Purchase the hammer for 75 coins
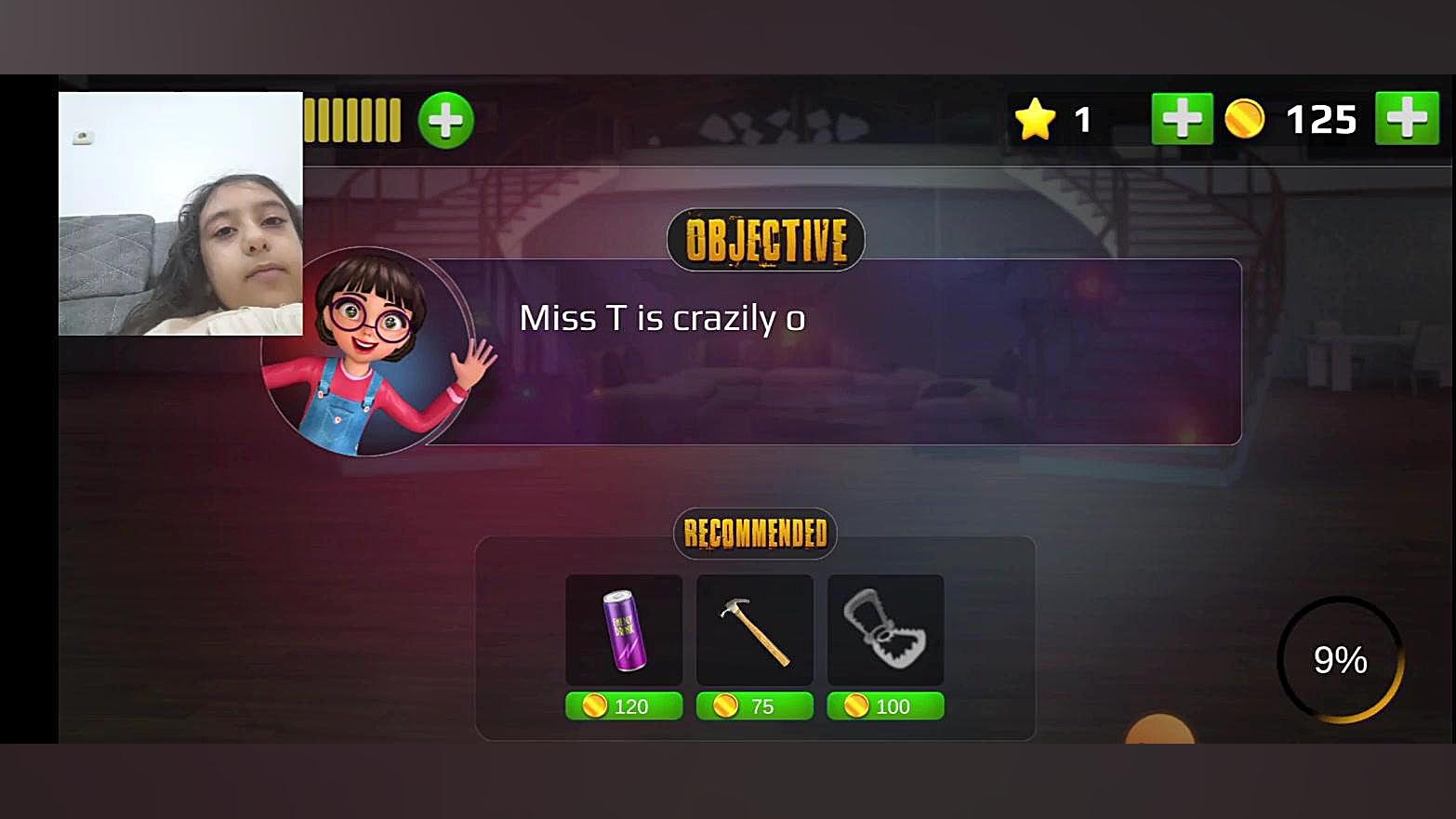This screenshot has width=1456, height=819. [755, 707]
